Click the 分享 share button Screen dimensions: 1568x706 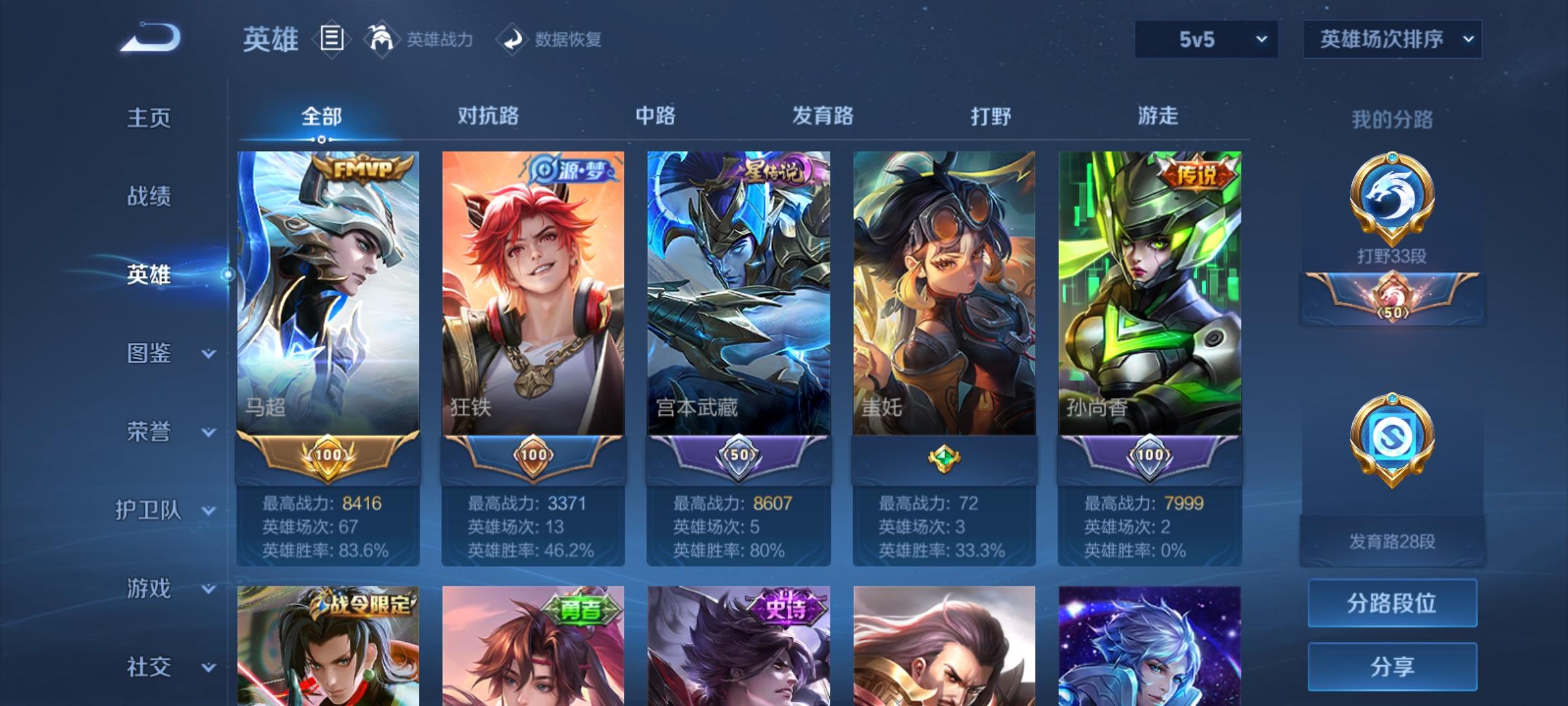[x=1394, y=667]
